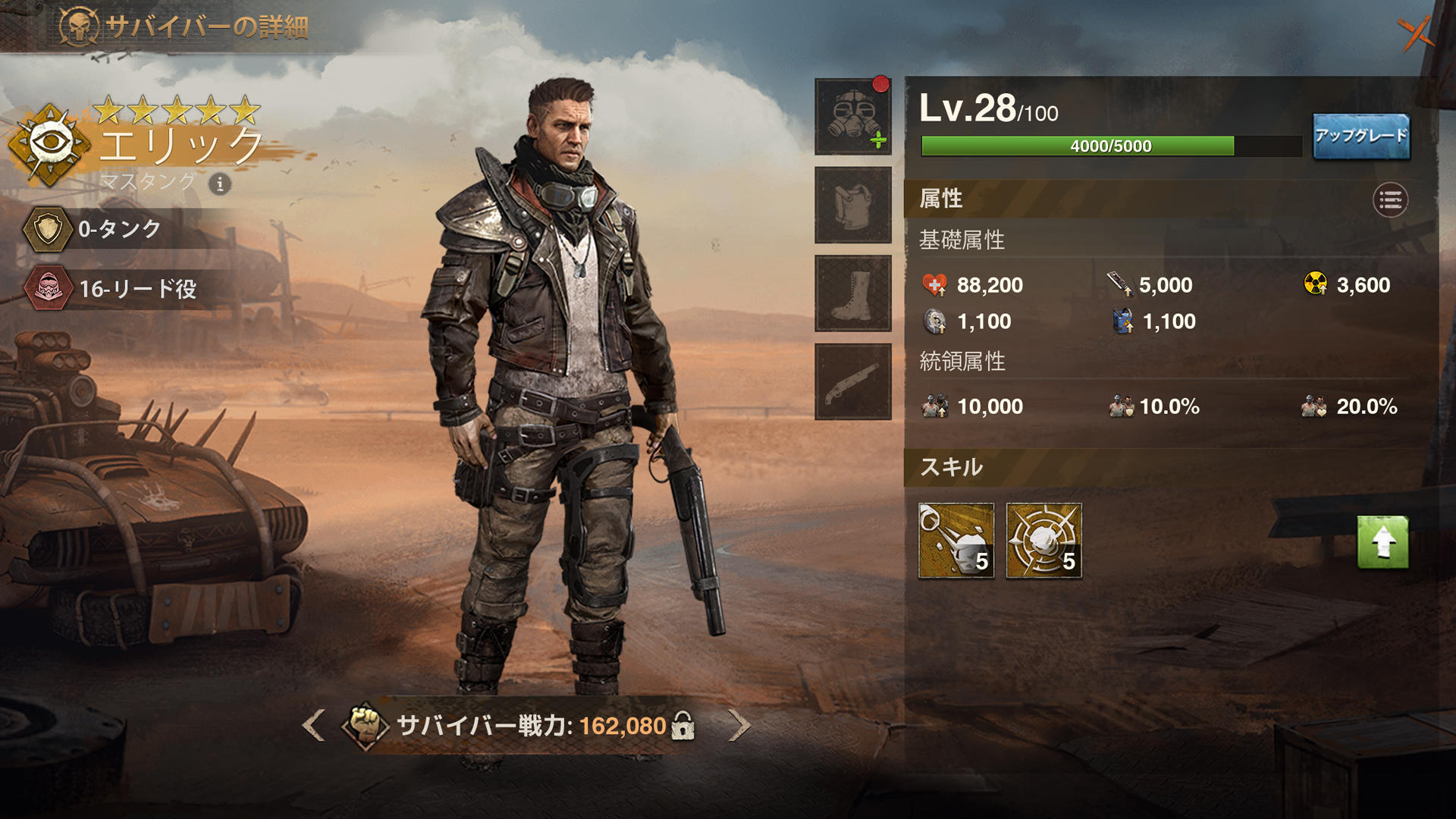Select the chest armor equipment slot

(x=852, y=206)
